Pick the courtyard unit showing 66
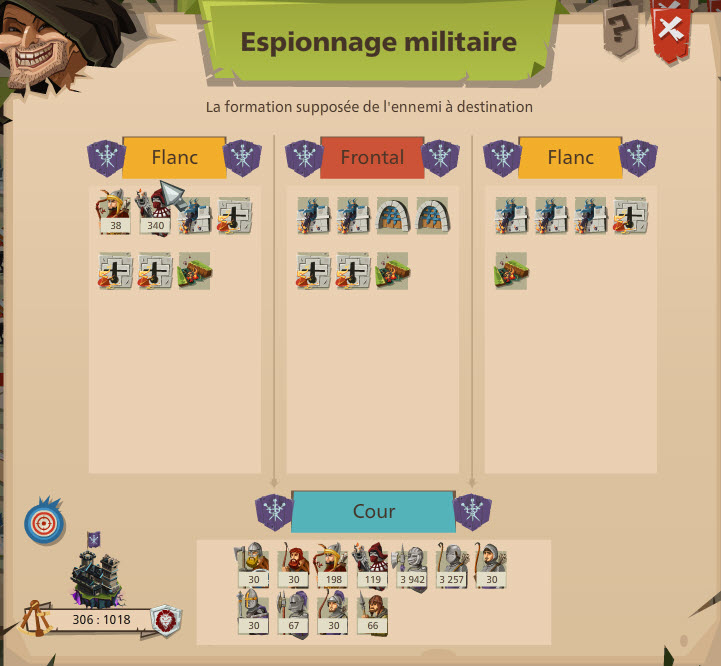This screenshot has width=721, height=666. point(371,611)
